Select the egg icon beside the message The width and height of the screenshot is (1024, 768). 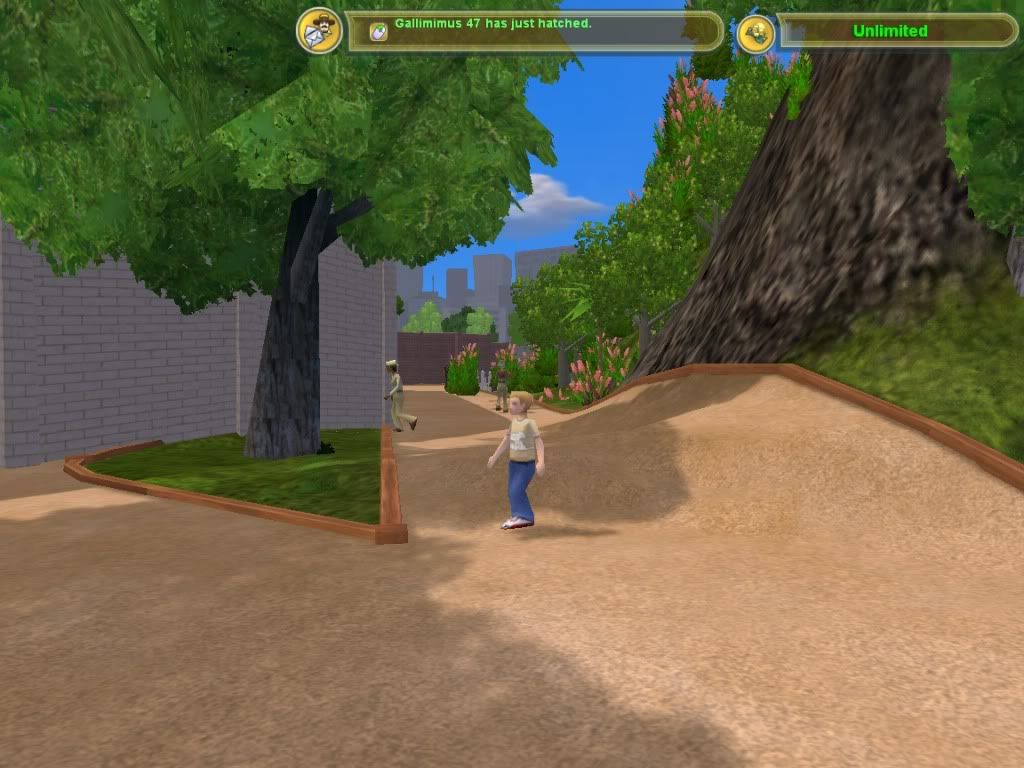378,31
